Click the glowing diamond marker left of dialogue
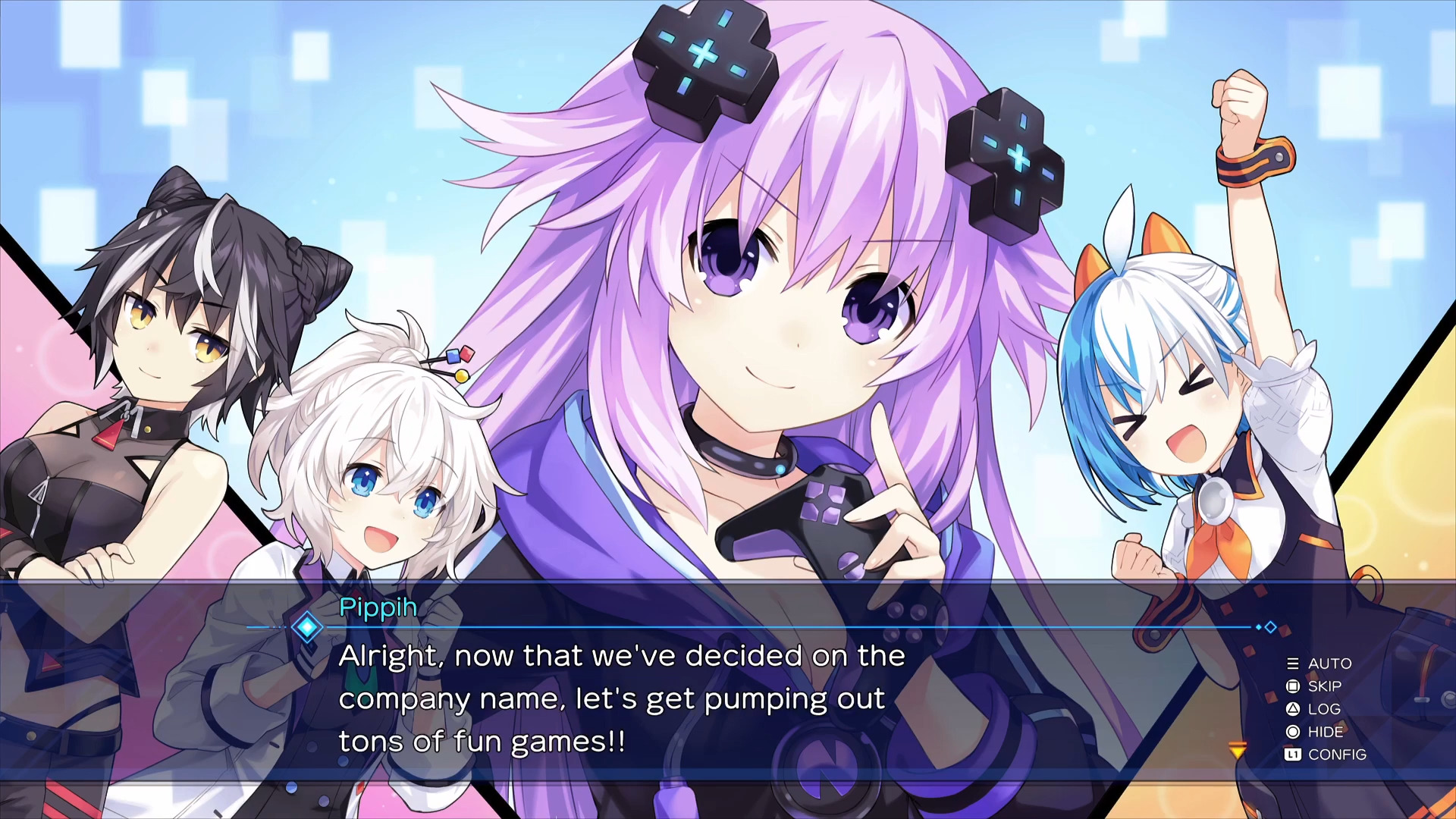Screen dimensions: 1456x819 306,627
